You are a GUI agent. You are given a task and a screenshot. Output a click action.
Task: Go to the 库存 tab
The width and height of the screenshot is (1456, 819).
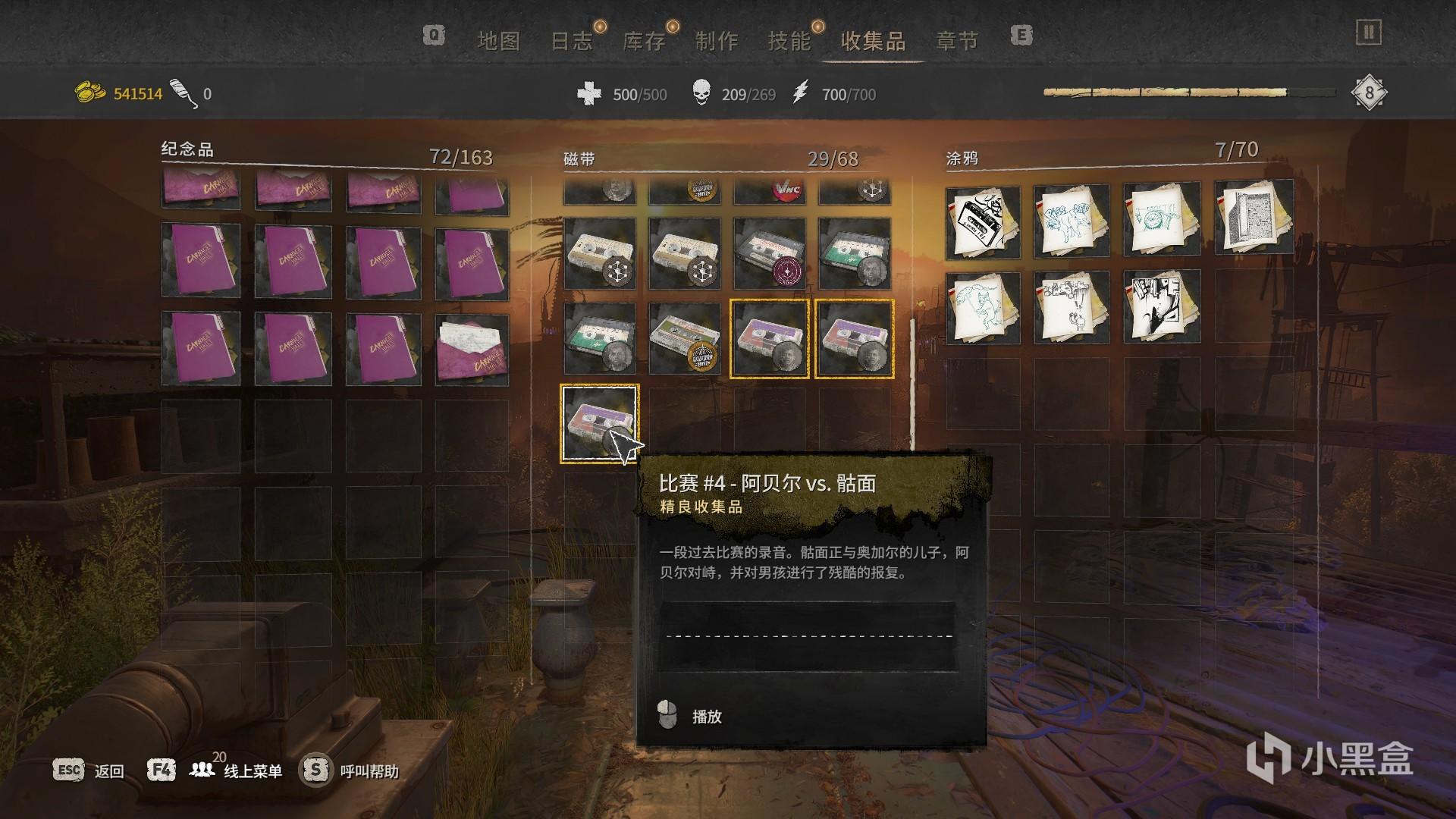(644, 41)
